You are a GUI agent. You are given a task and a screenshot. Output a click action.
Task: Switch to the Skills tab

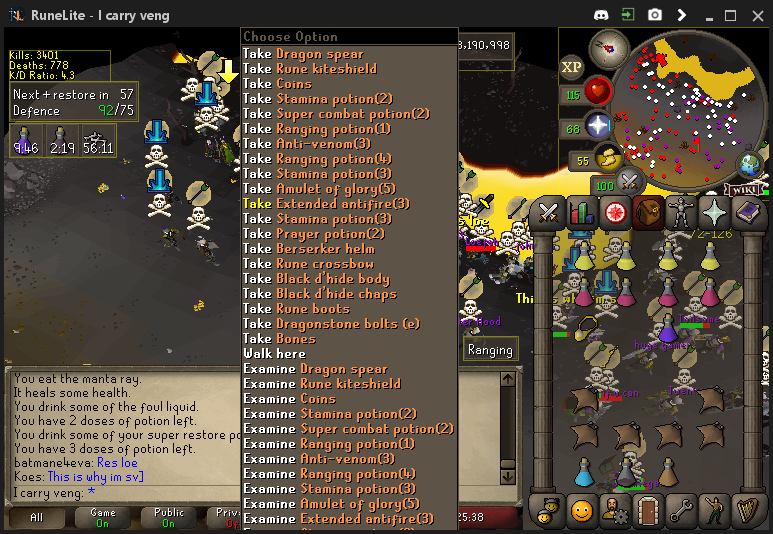(x=581, y=212)
